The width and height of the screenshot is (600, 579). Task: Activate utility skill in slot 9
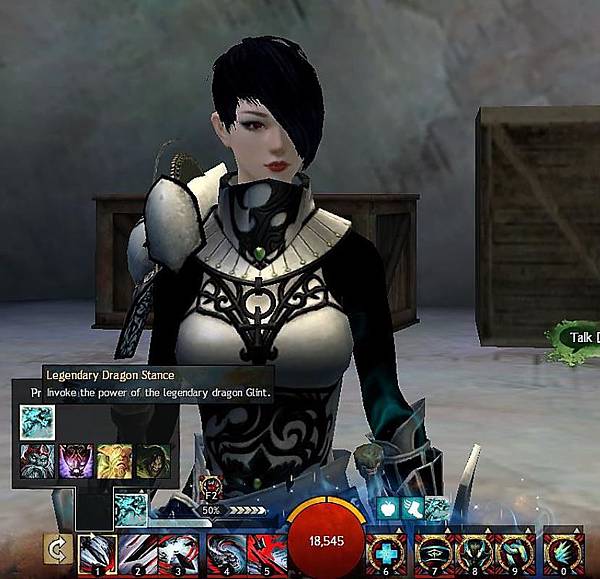click(x=512, y=553)
